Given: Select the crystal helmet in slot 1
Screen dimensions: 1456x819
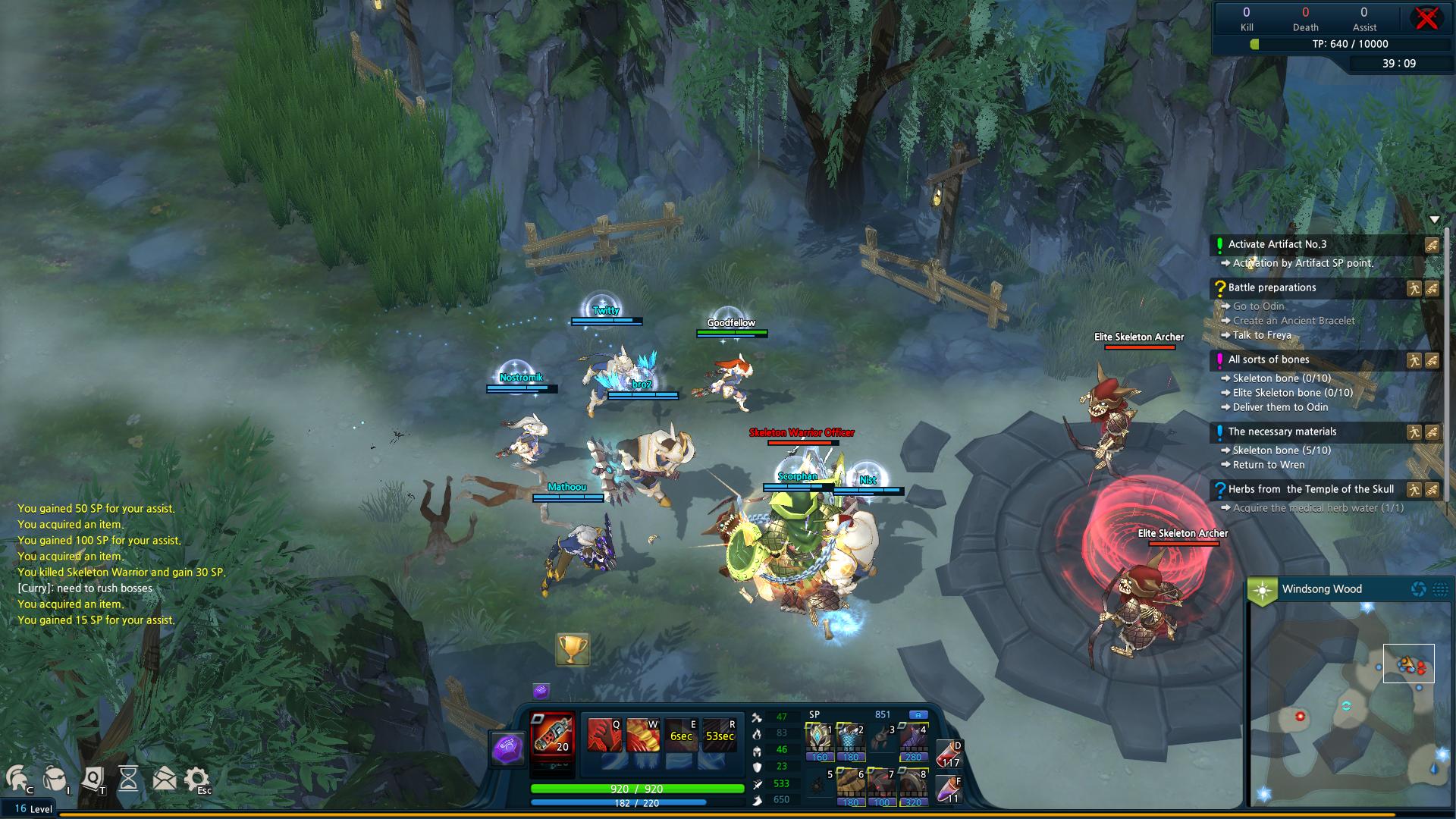Looking at the screenshot, I should 819,740.
